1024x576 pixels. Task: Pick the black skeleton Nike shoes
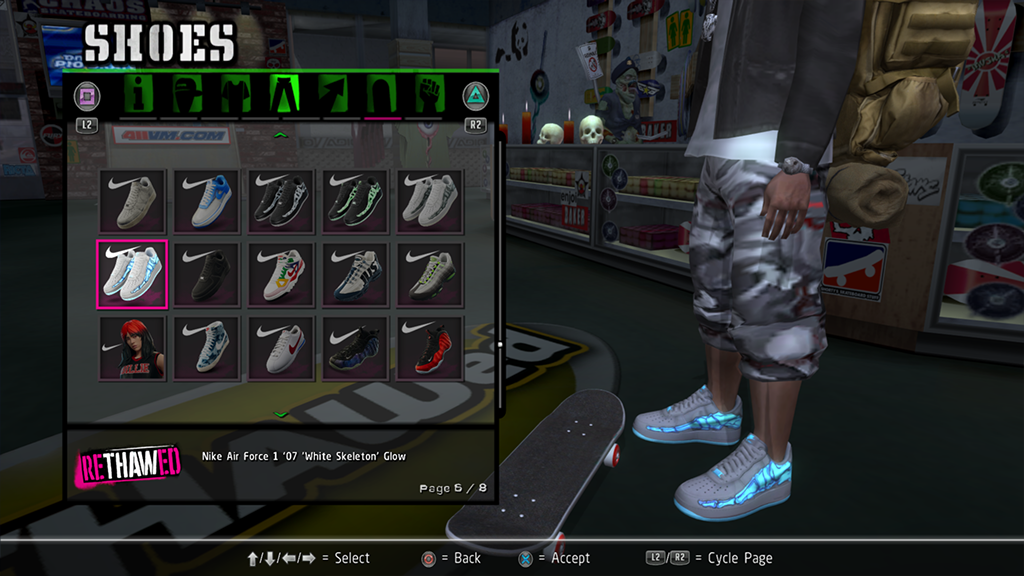pyautogui.click(x=283, y=200)
